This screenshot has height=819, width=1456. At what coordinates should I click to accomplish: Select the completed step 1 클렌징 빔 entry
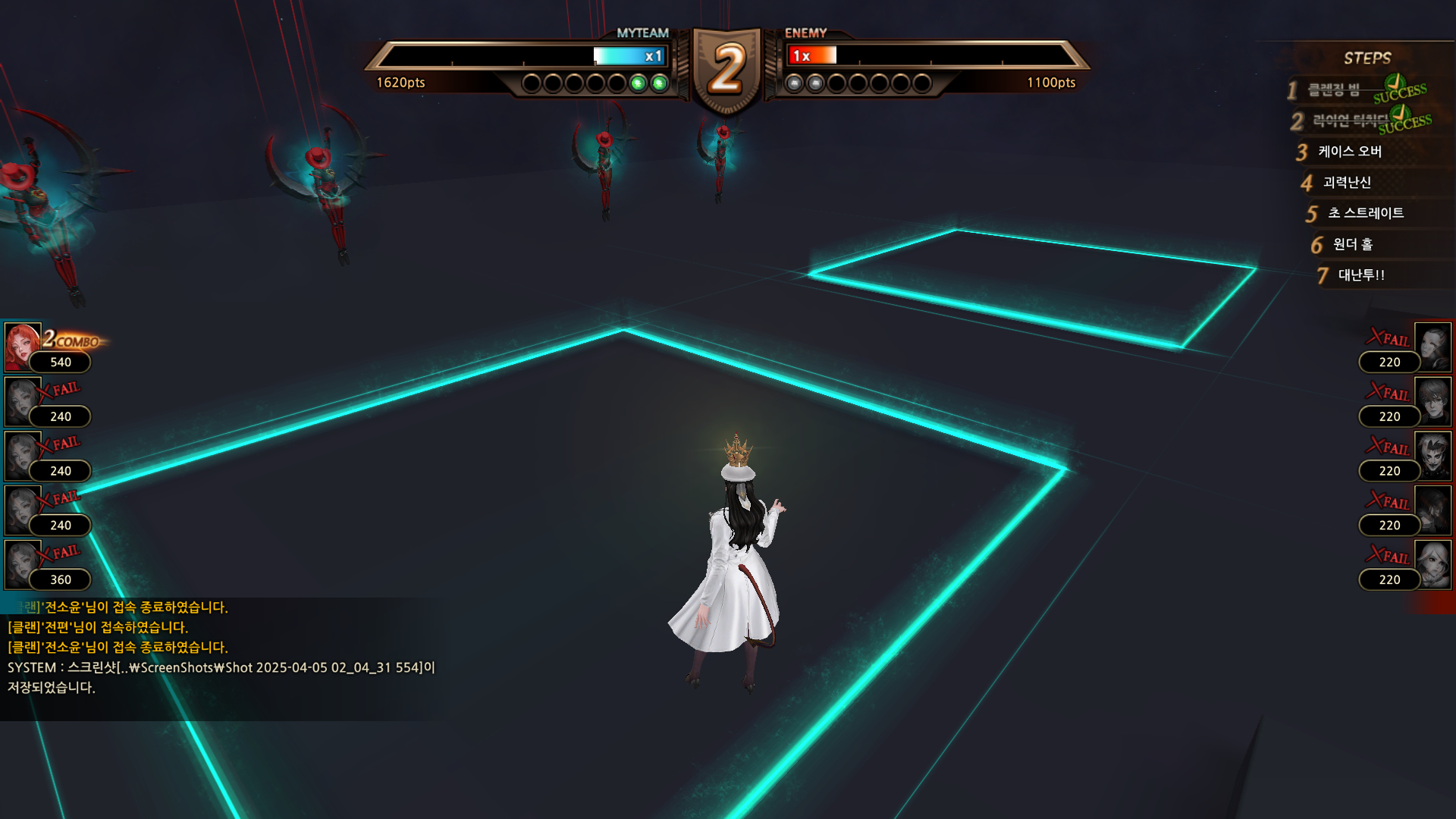click(x=1334, y=90)
